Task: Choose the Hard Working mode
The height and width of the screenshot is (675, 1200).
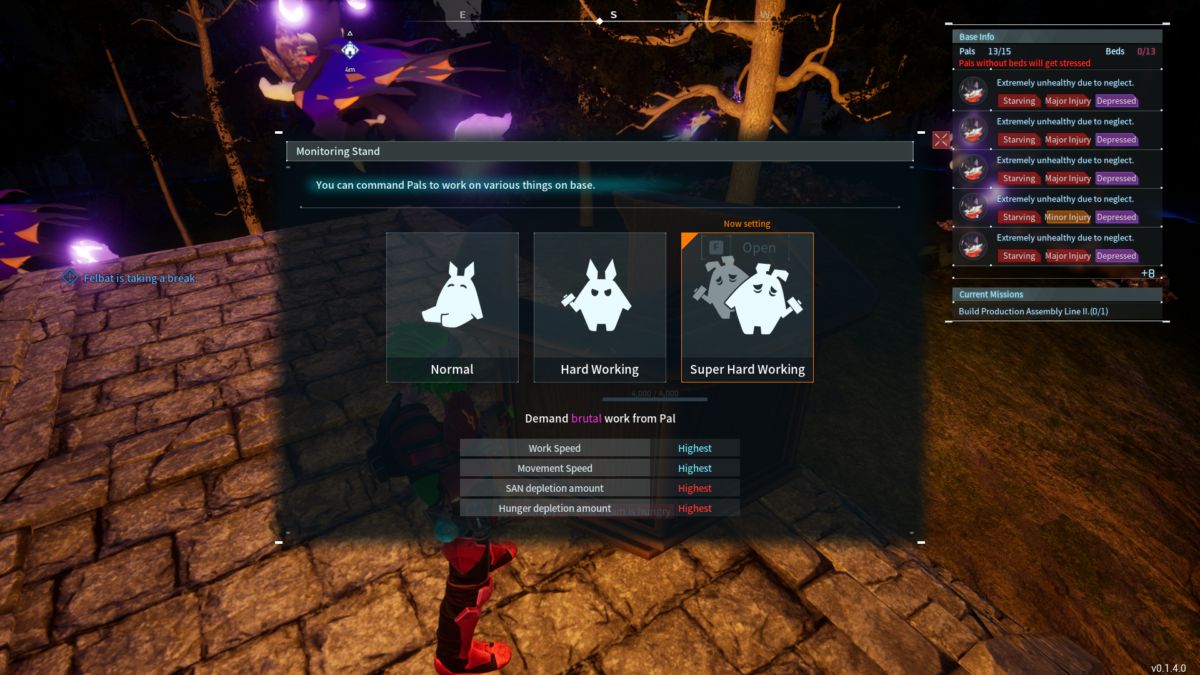Action: coord(599,307)
